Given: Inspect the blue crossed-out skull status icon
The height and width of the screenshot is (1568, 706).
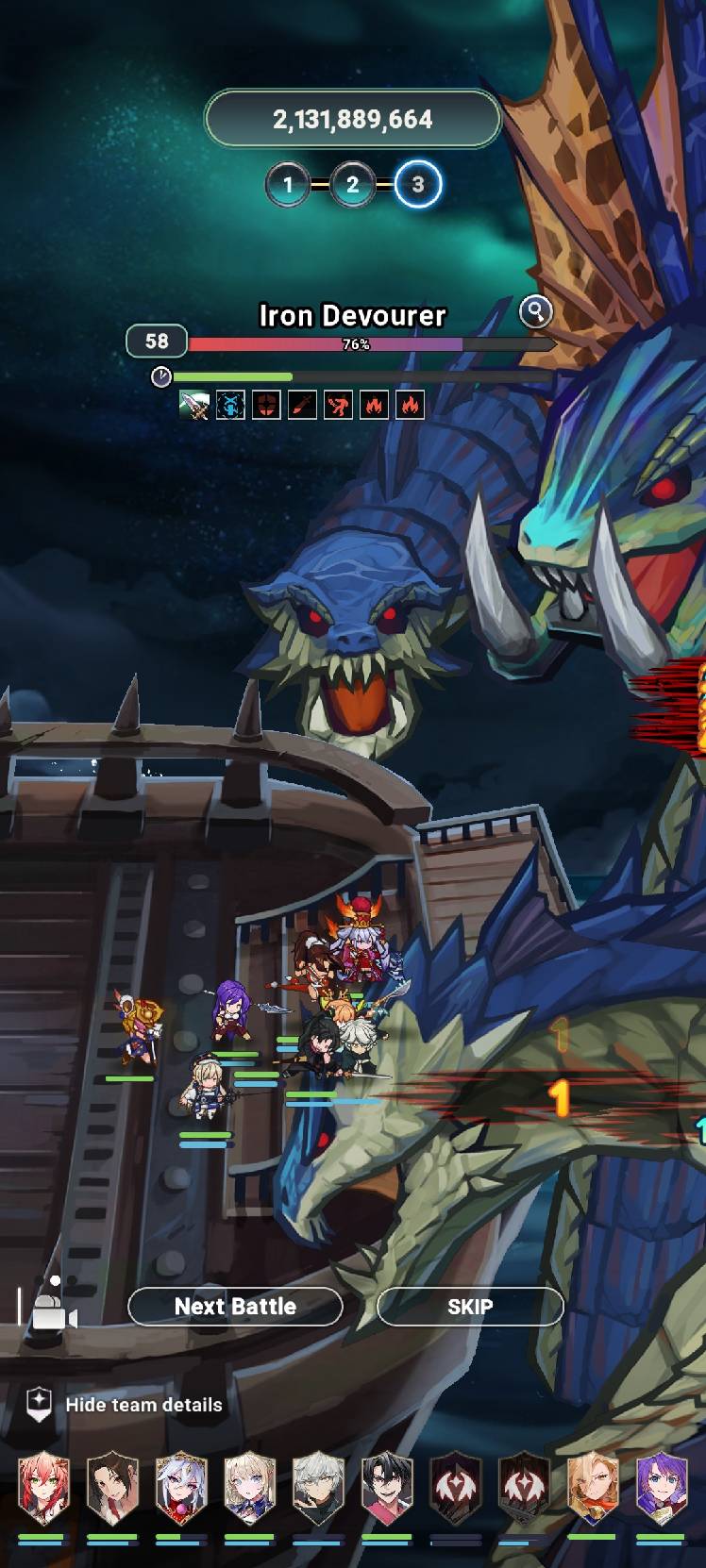Looking at the screenshot, I should [230, 406].
